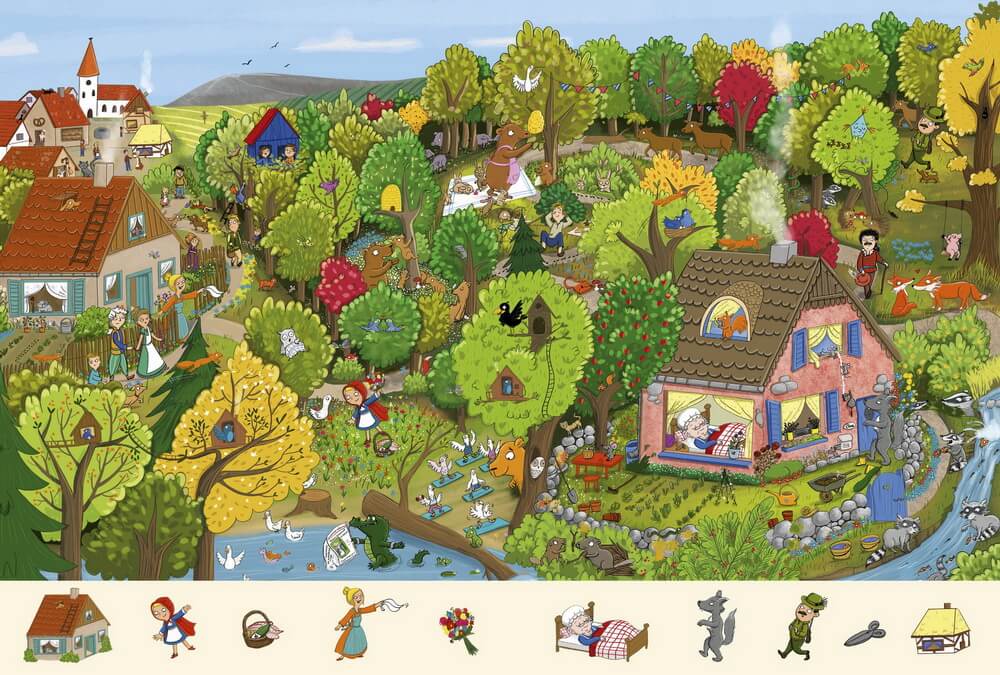Select the woman waving handkerchief icon
Viewport: 1000px width, 675px height.
click(x=360, y=622)
